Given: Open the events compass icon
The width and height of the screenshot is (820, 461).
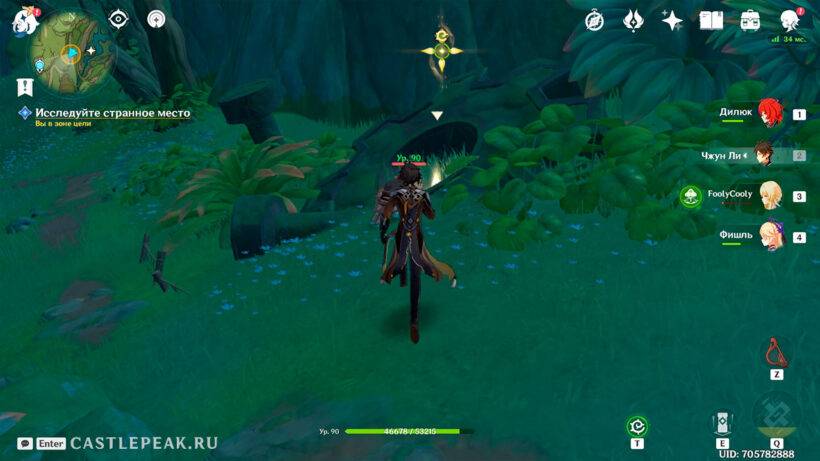Looking at the screenshot, I should 594,20.
